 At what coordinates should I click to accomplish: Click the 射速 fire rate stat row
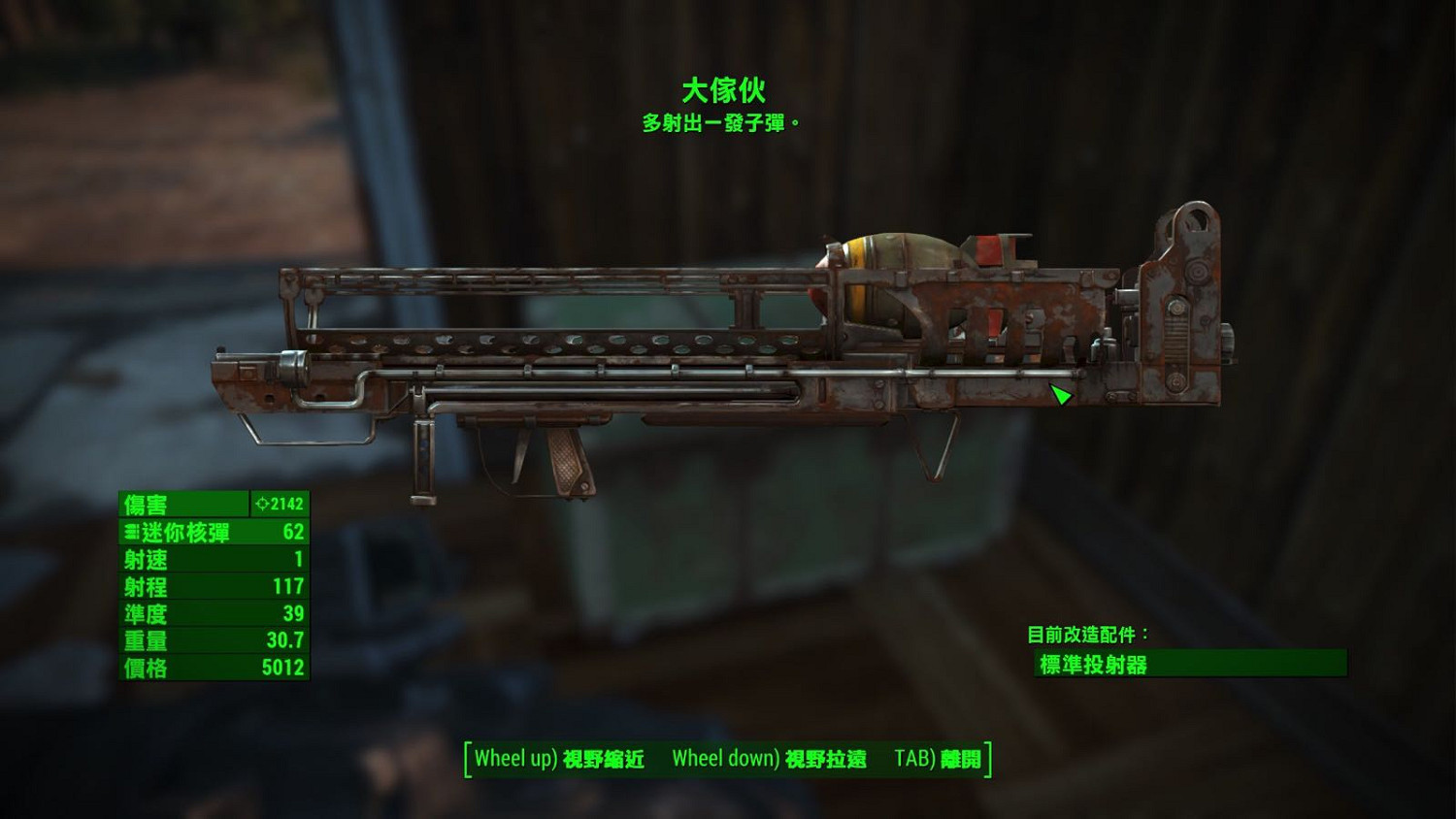pos(214,559)
